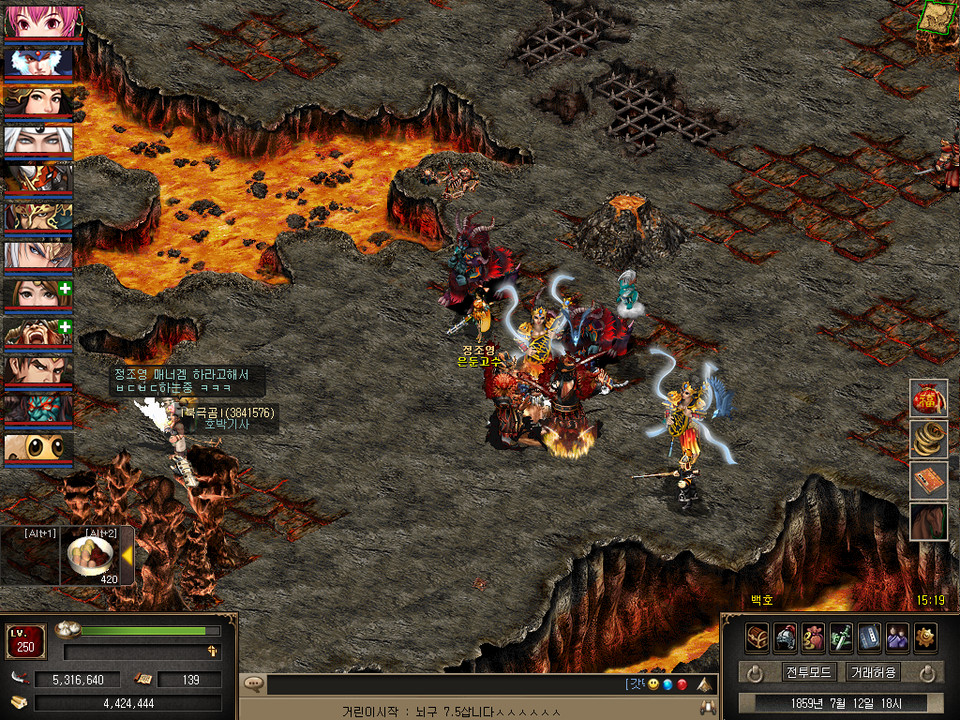Click the red pouch menu icon
This screenshot has width=960, height=720.
click(814, 637)
